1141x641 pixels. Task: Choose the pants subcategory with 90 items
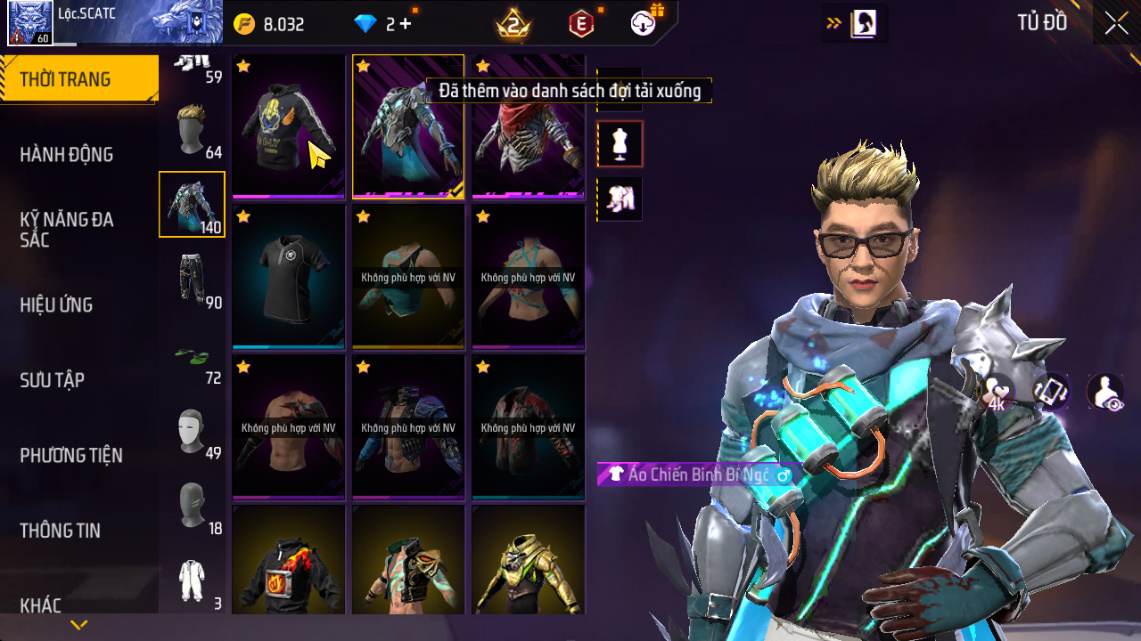pyautogui.click(x=192, y=280)
